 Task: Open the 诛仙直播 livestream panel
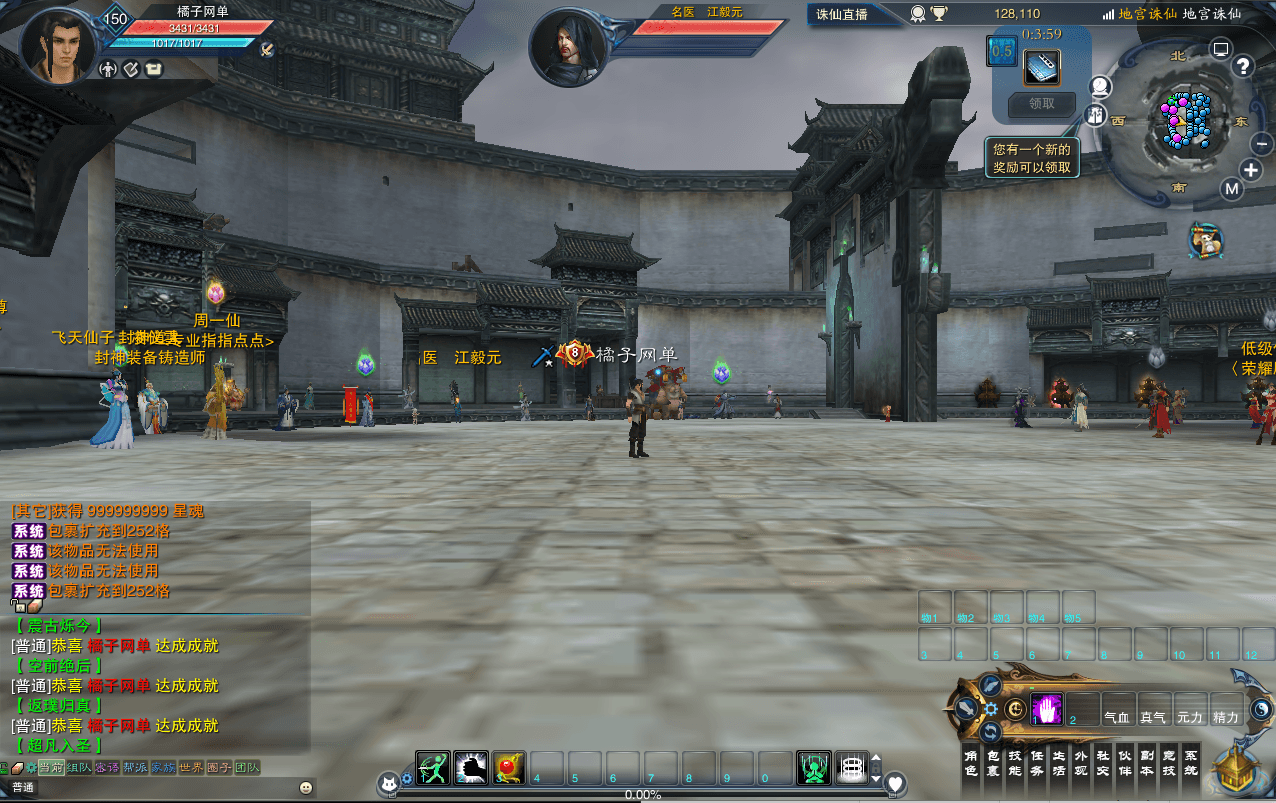(x=841, y=14)
